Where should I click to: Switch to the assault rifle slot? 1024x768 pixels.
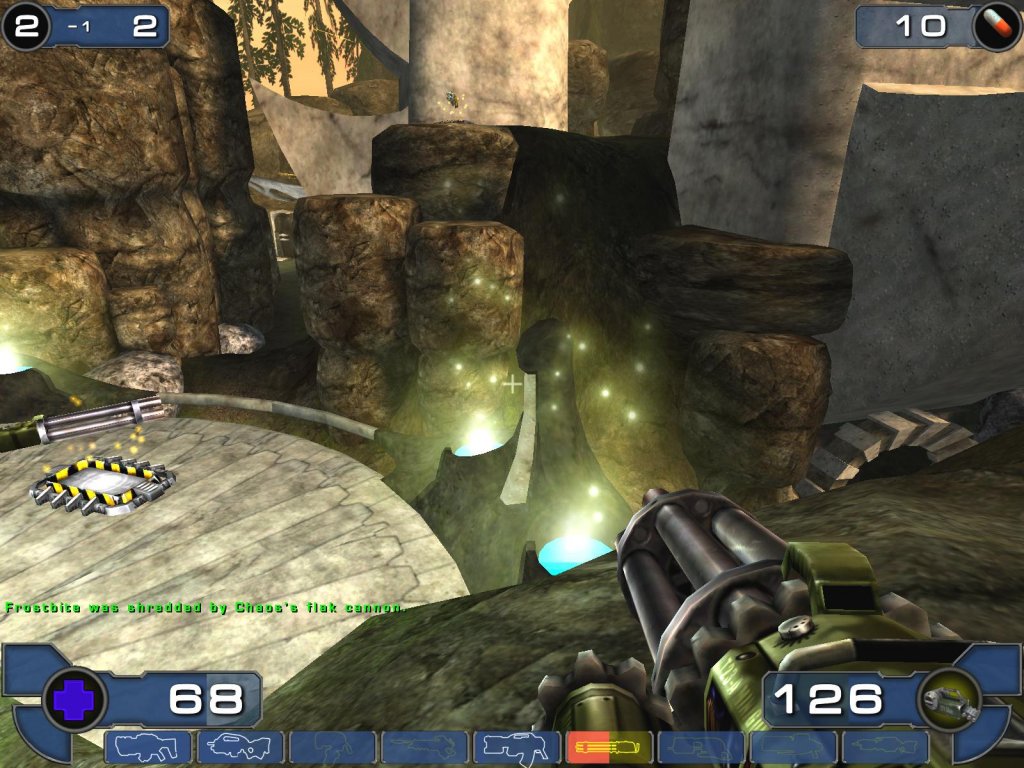click(240, 747)
